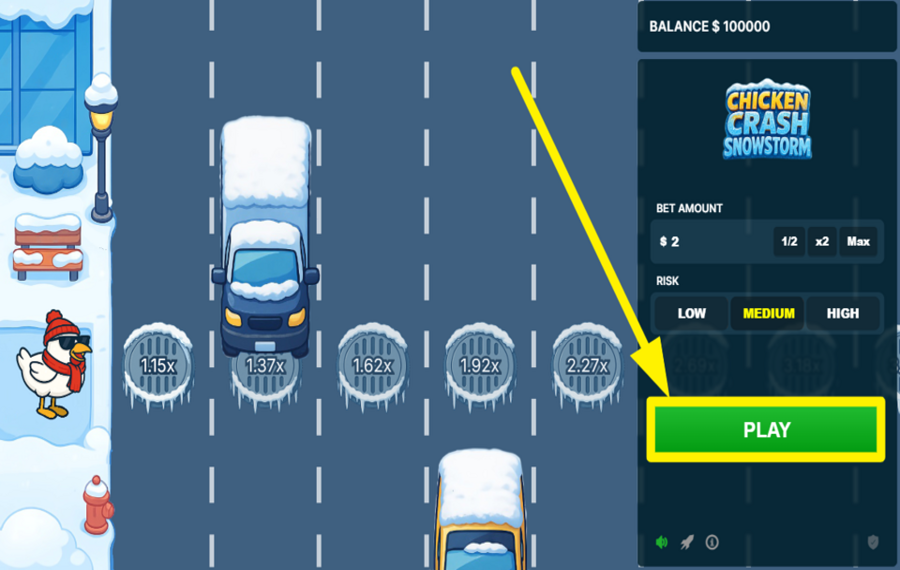Open the shield checkmark icon
Viewport: 900px width, 570px height.
(x=873, y=542)
